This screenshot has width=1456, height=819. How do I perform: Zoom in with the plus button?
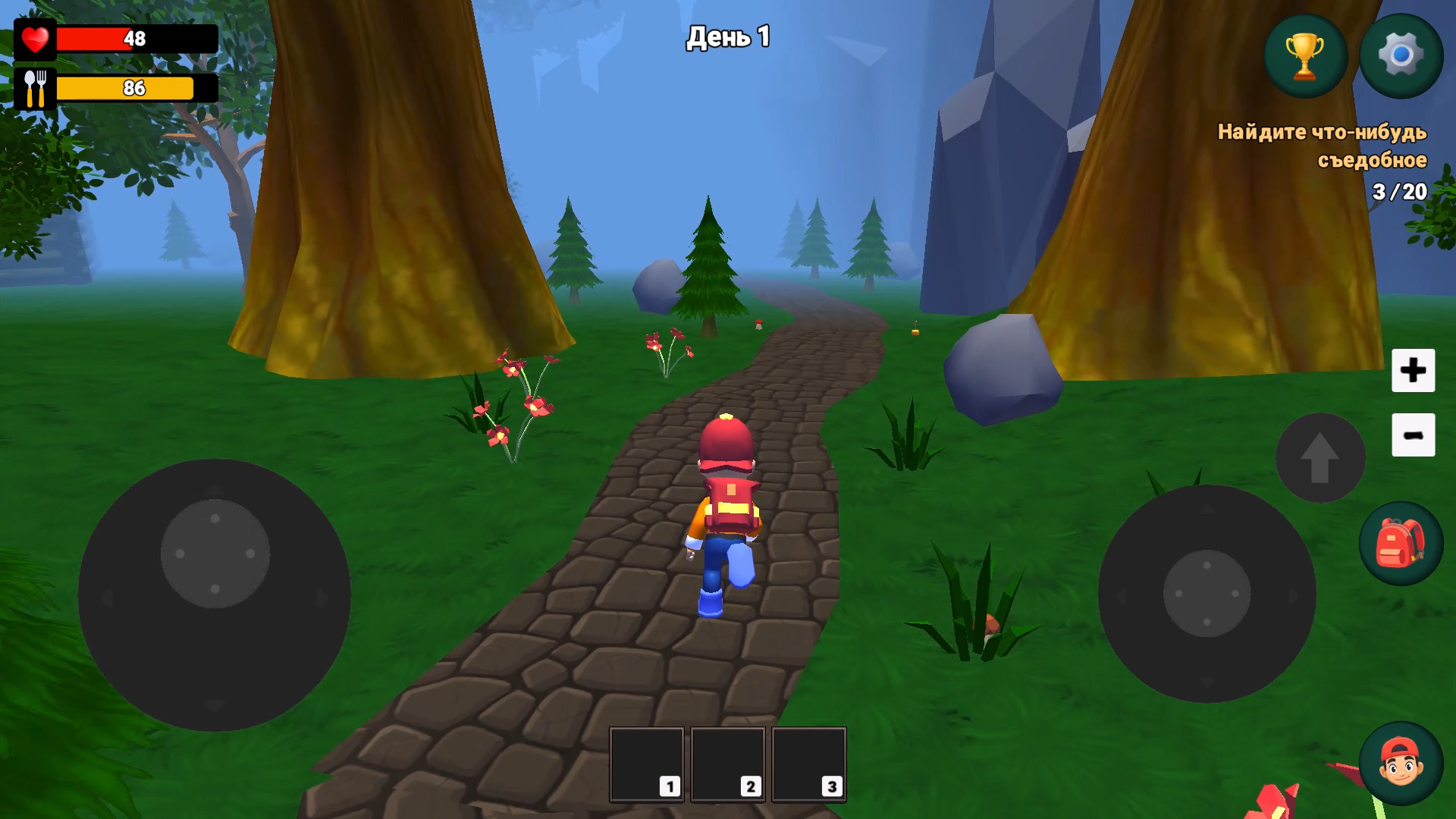[x=1413, y=371]
